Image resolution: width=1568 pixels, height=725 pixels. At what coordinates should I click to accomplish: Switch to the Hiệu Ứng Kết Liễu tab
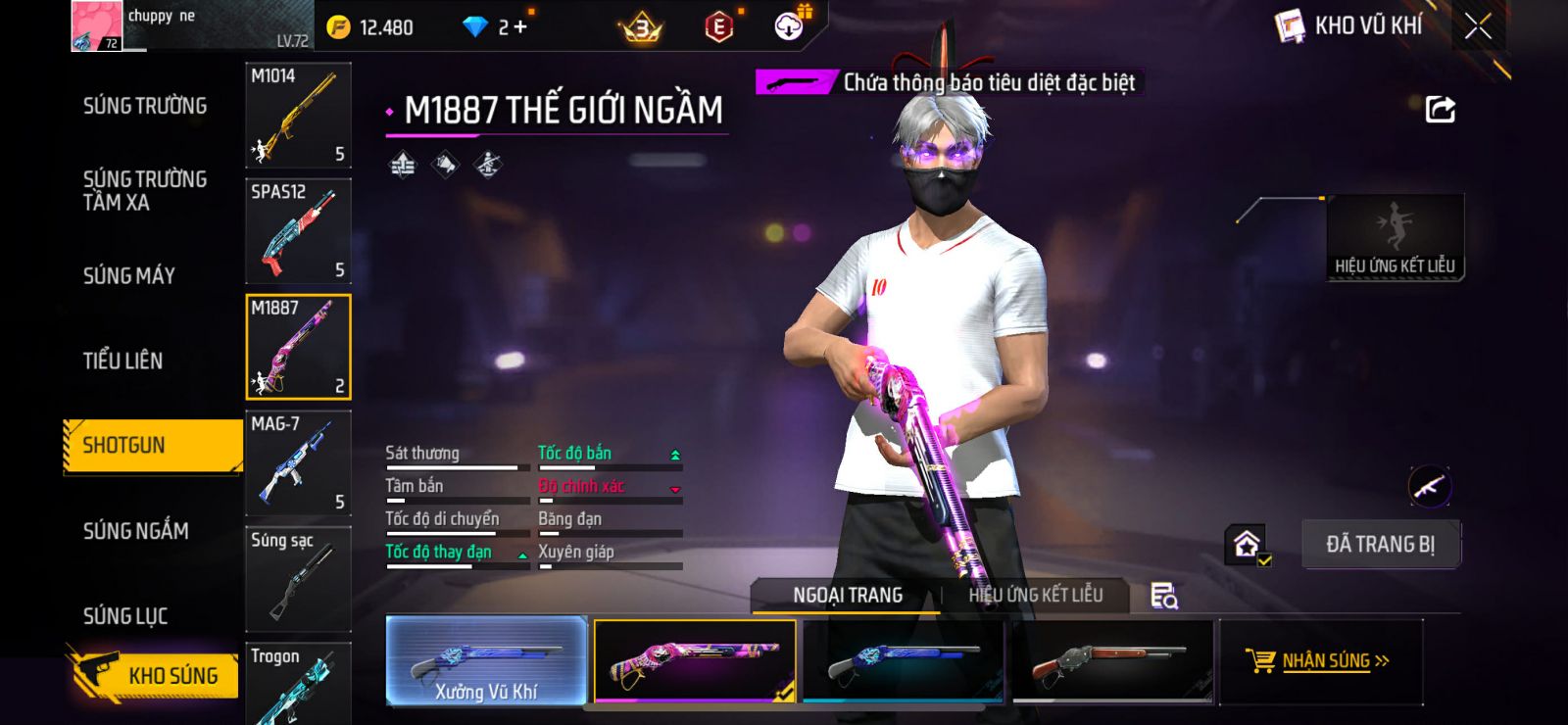click(1035, 595)
